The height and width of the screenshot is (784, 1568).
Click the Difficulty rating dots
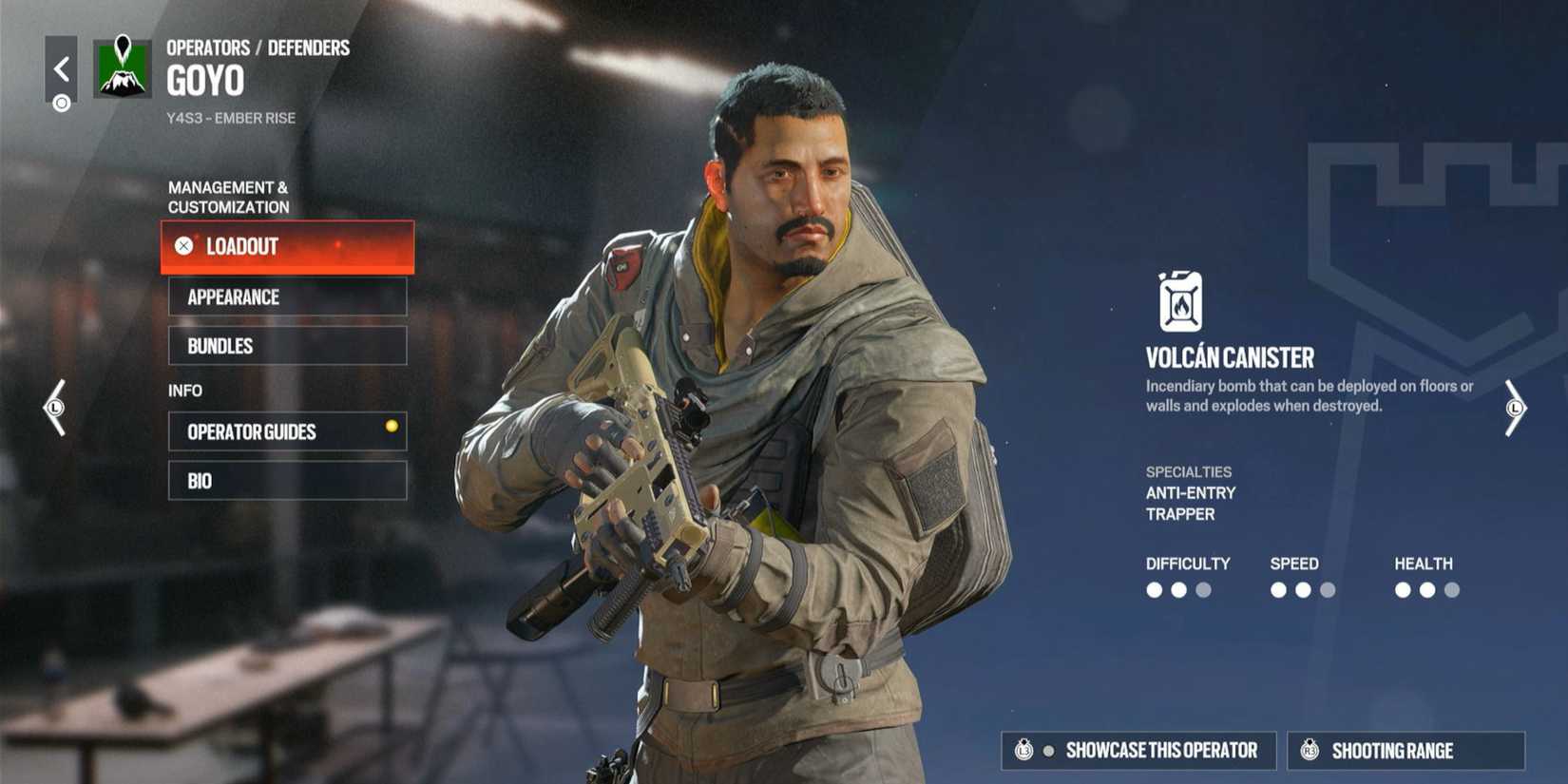1178,589
